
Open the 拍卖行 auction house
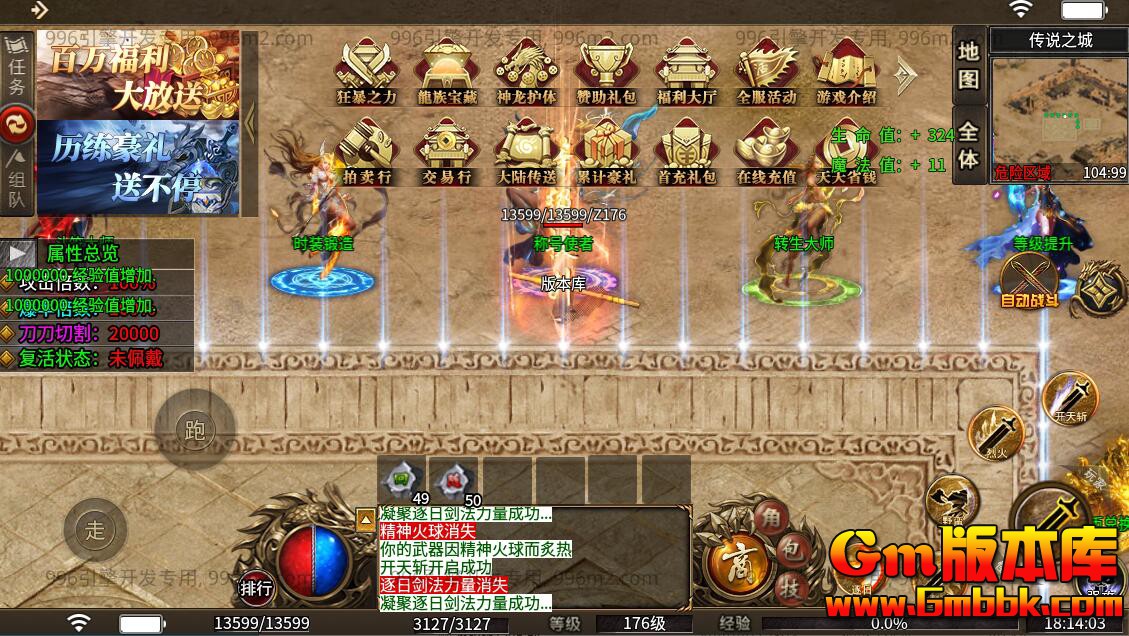pyautogui.click(x=367, y=151)
